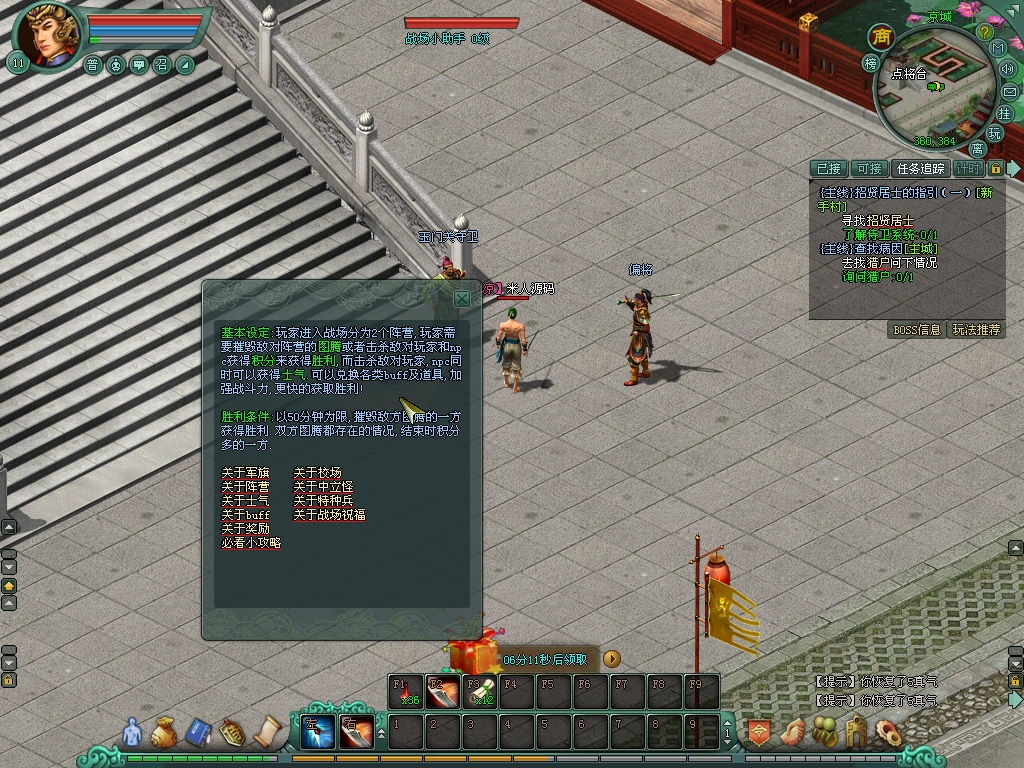Open the 关于军旗 topic link
This screenshot has height=768, width=1024.
pos(245,473)
